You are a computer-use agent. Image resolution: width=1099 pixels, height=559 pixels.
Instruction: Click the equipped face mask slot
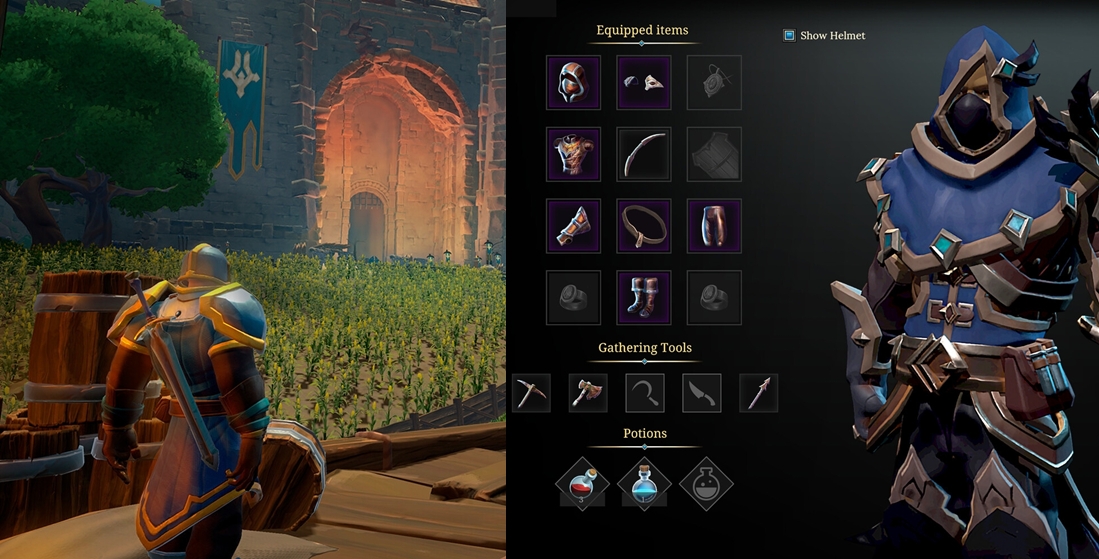click(x=644, y=82)
